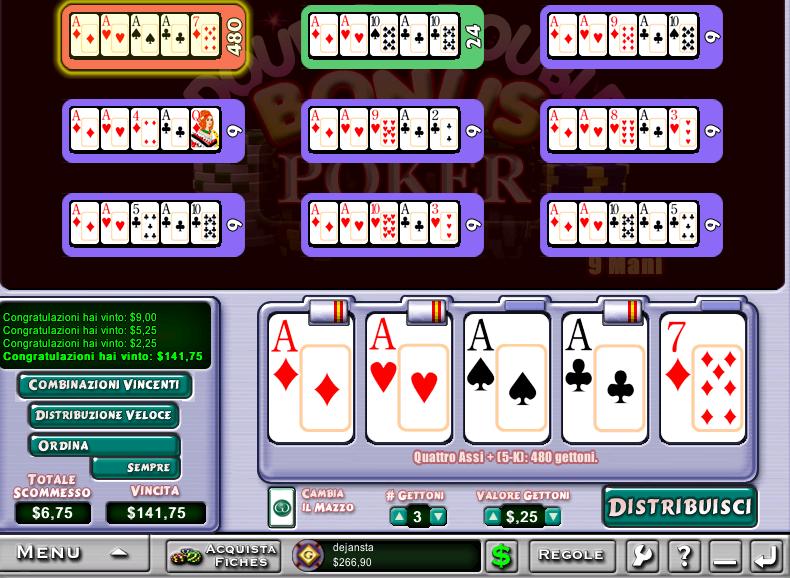Image resolution: width=790 pixels, height=578 pixels.
Task: Open help with the question mark
Action: (x=683, y=555)
